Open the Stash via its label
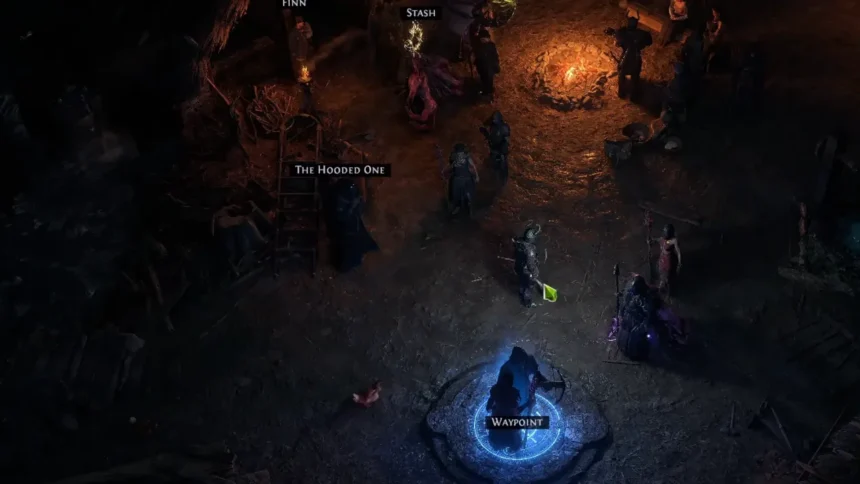The height and width of the screenshot is (484, 860). point(421,14)
